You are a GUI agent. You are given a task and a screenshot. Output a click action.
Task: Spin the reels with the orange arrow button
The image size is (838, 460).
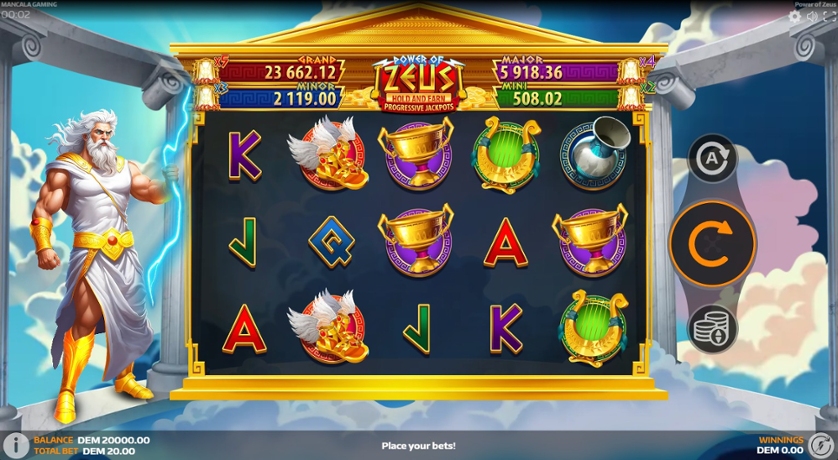click(712, 243)
